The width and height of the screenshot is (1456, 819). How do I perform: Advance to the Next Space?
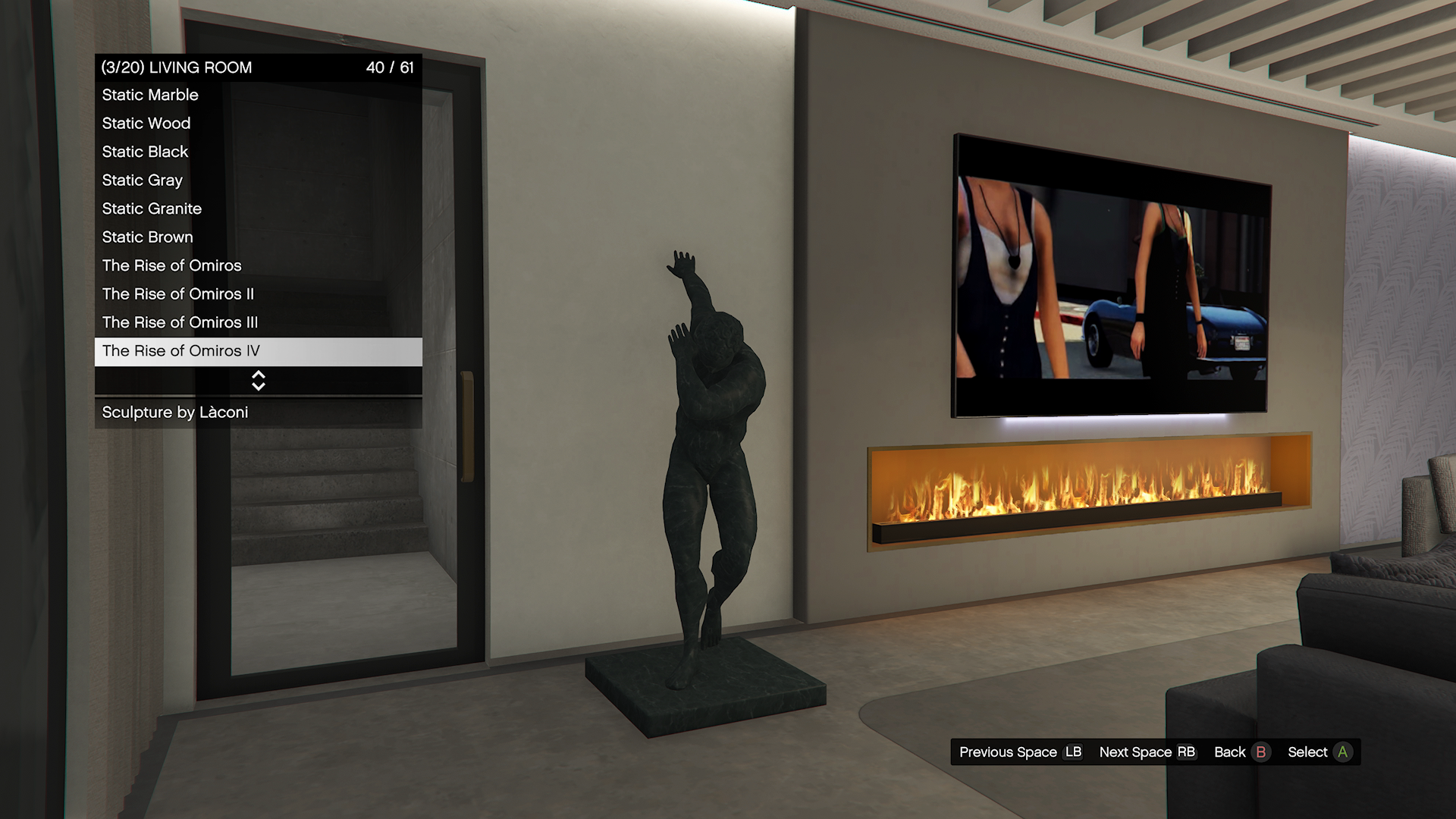(x=1147, y=752)
